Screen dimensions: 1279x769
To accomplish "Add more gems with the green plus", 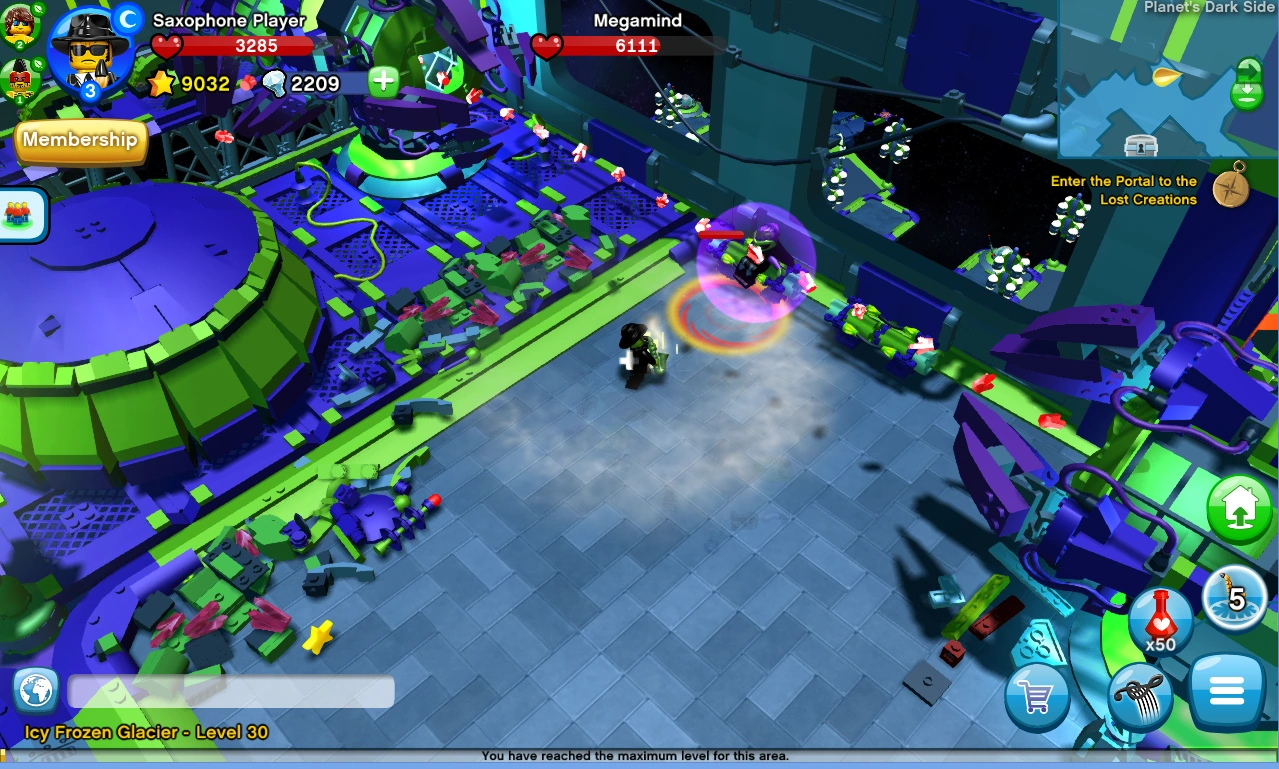I will (x=384, y=82).
